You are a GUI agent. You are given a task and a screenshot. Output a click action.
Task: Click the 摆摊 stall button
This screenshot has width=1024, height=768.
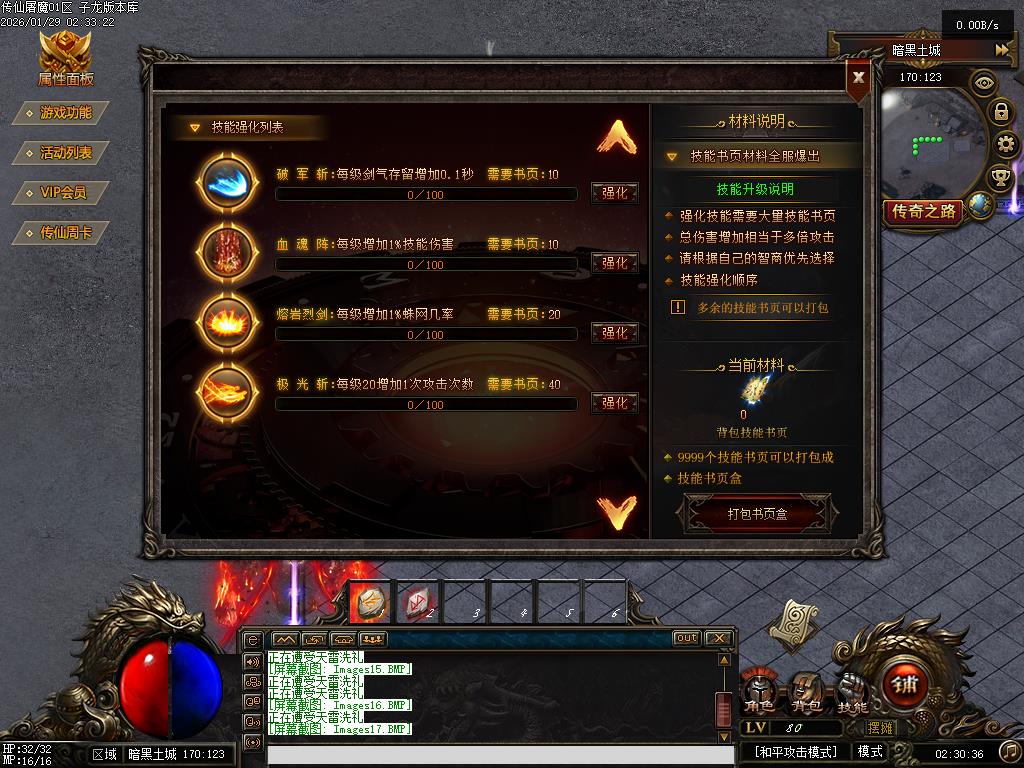[880, 728]
